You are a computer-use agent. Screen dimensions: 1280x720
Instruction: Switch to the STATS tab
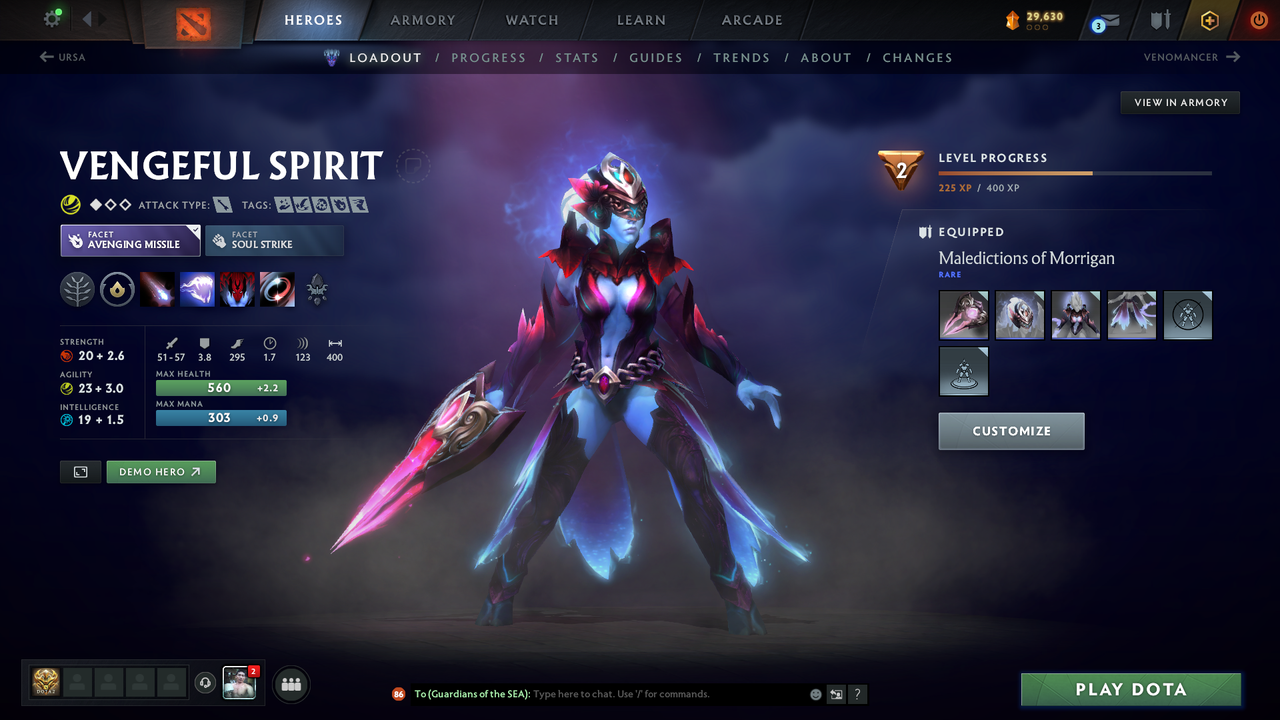point(577,57)
